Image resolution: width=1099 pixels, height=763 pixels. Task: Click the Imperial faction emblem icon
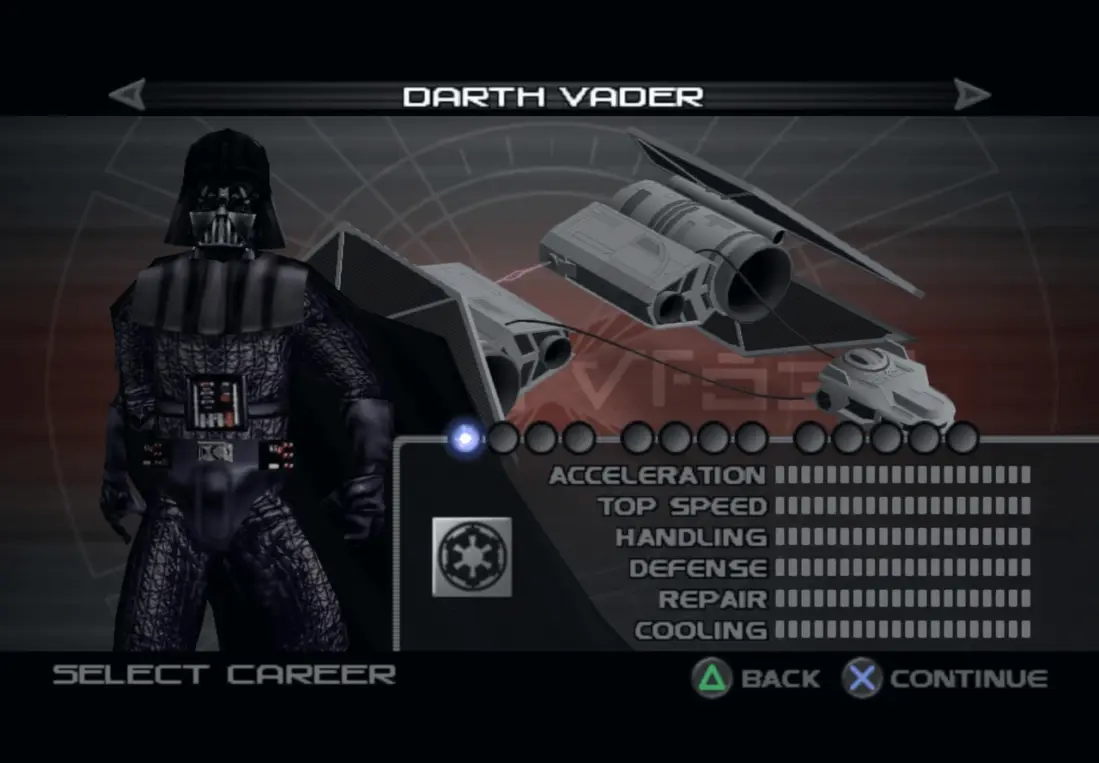(x=471, y=556)
